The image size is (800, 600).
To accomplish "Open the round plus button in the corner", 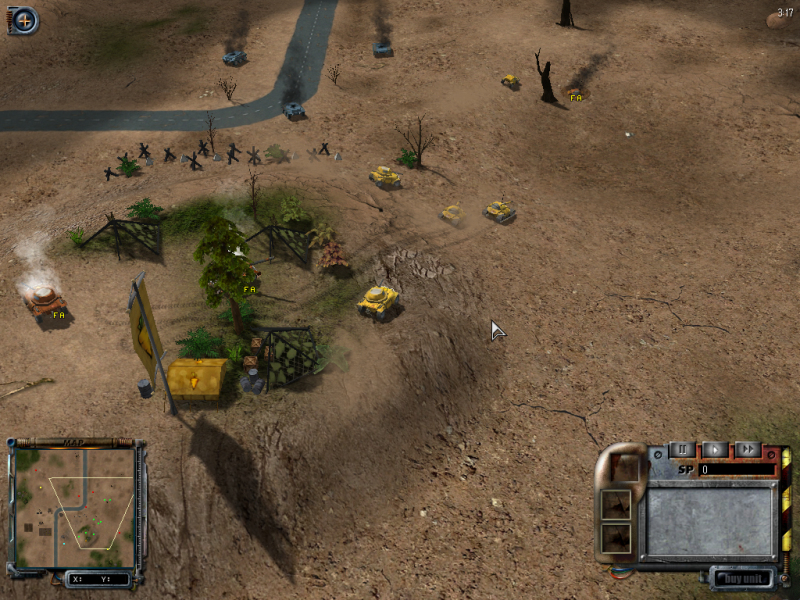I will [24, 19].
